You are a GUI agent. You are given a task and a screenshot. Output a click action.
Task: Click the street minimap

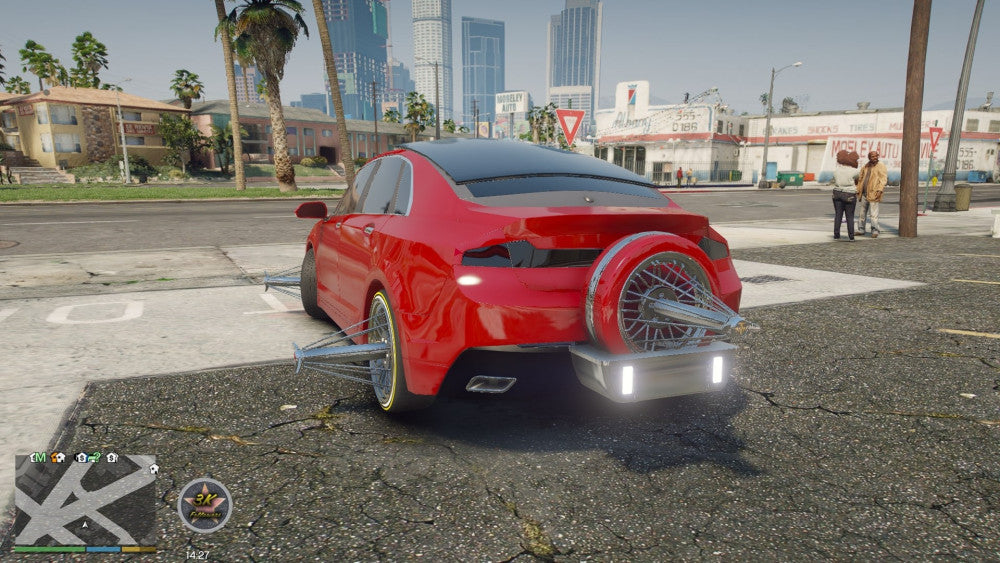tap(85, 500)
